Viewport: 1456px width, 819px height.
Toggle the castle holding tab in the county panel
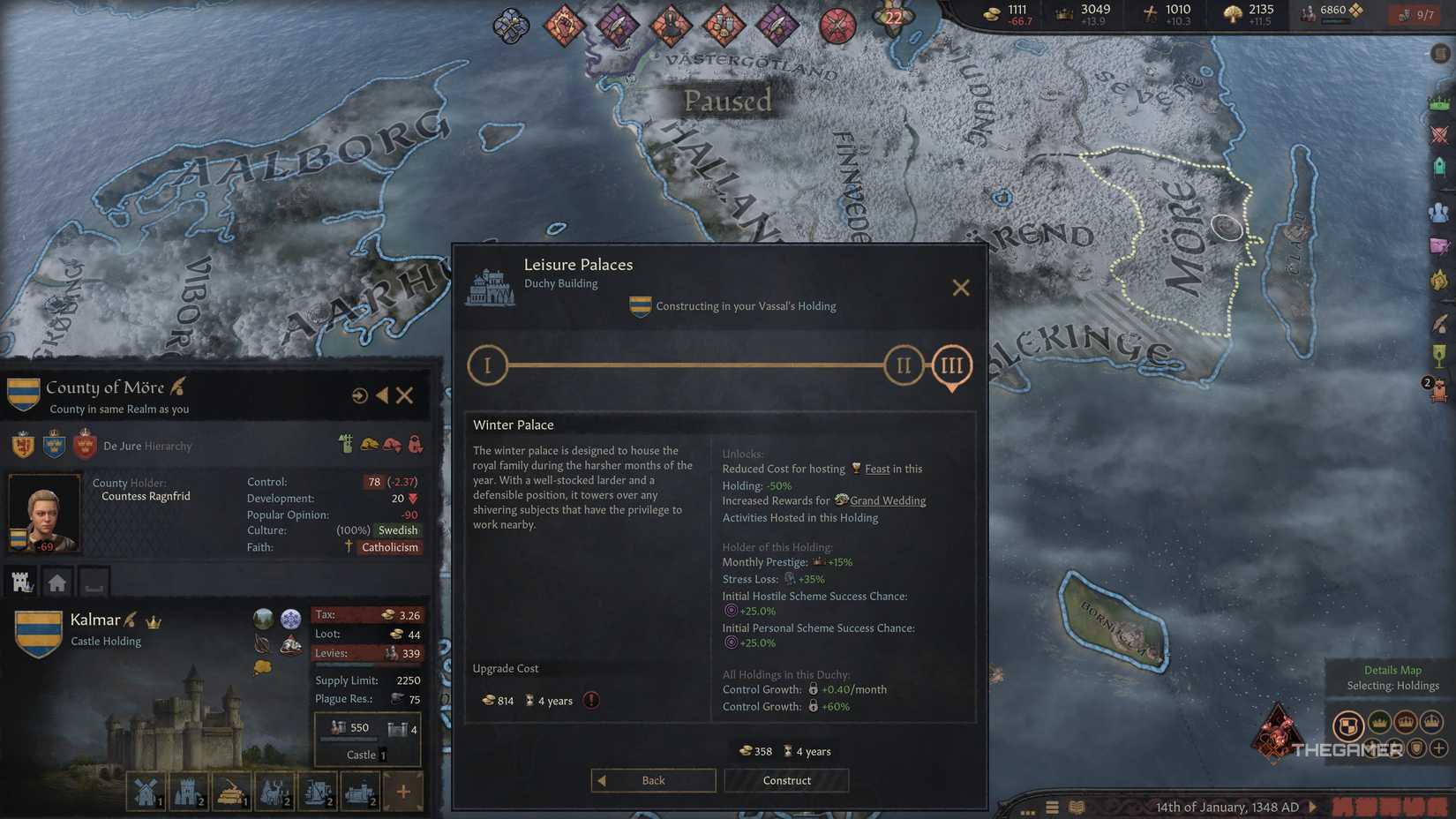(x=21, y=582)
